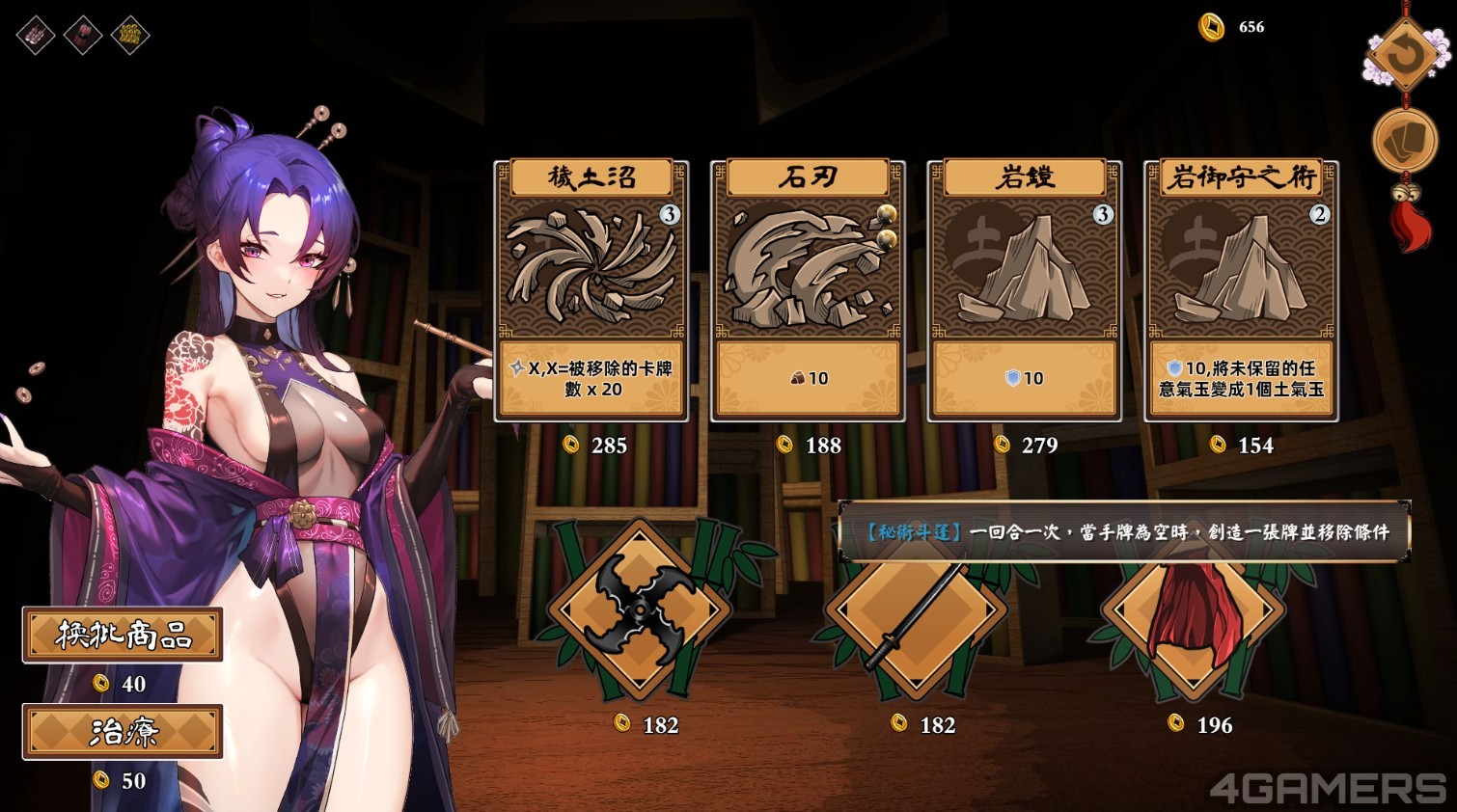The width and height of the screenshot is (1457, 812).
Task: Use the 治療 heal button
Action: 123,731
